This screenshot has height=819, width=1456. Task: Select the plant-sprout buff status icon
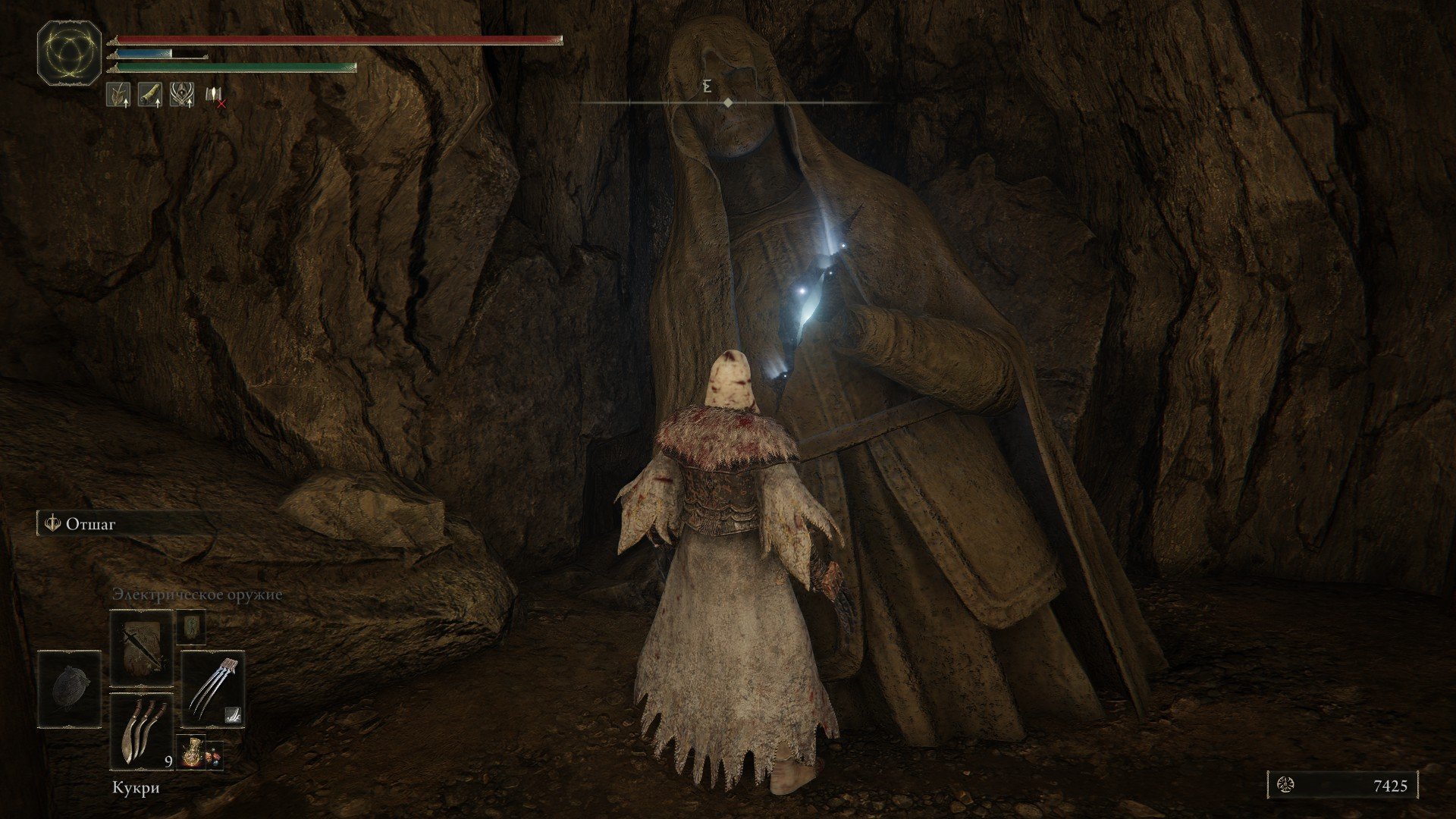[x=118, y=94]
